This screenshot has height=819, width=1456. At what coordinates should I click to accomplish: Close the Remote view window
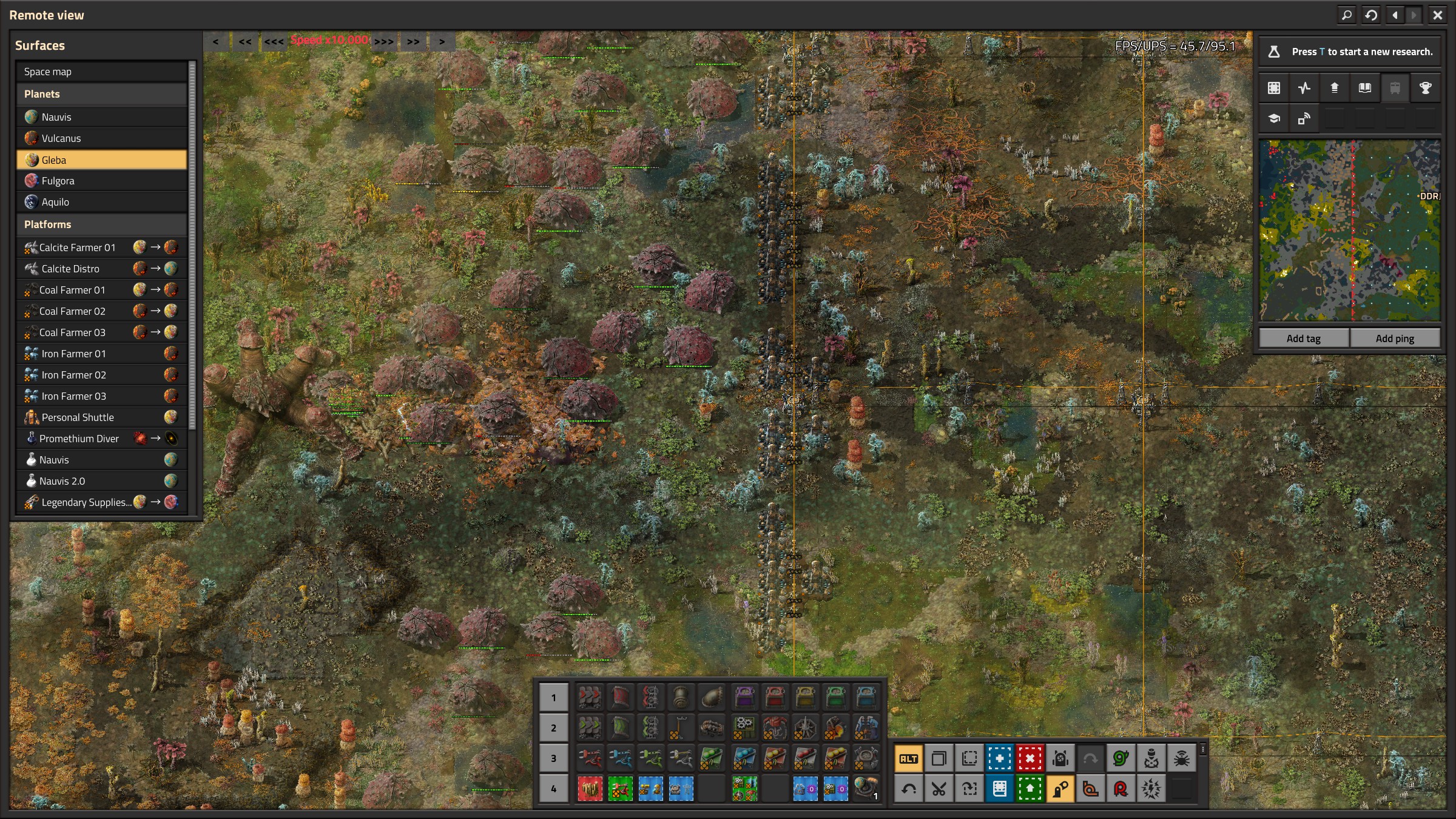coord(1437,15)
